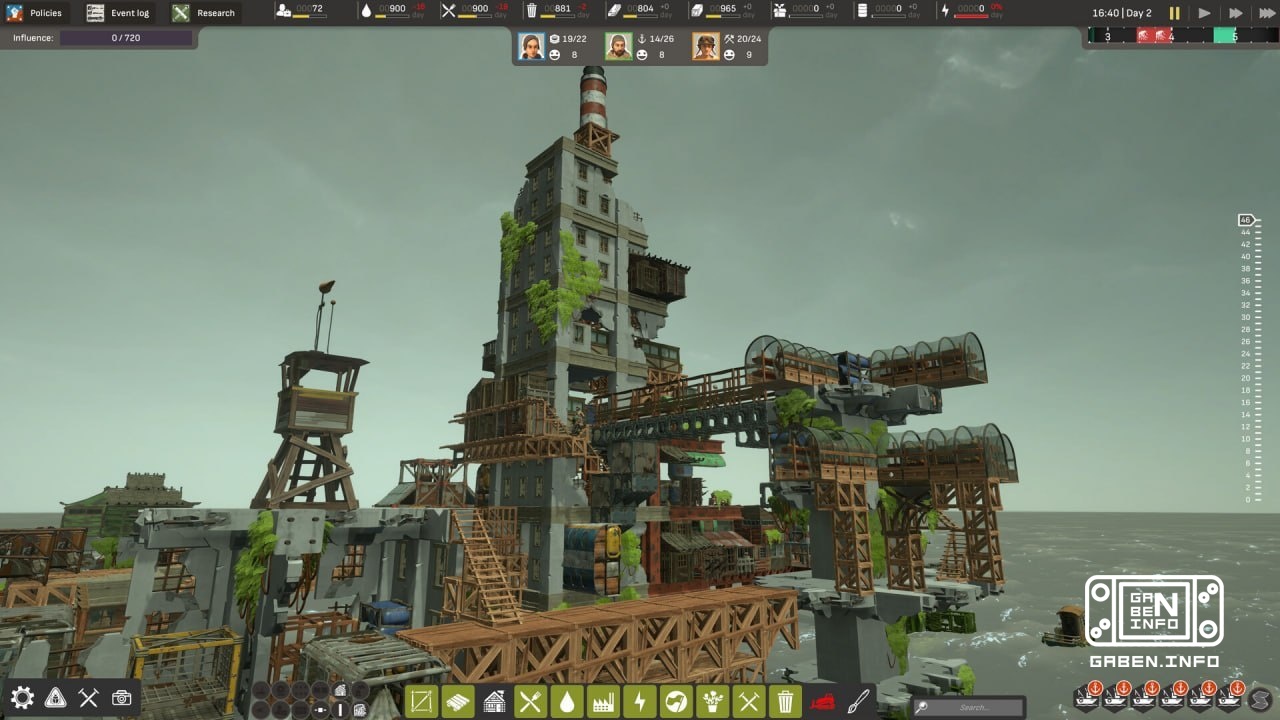Open the Policies menu
This screenshot has height=720, width=1280.
37,13
